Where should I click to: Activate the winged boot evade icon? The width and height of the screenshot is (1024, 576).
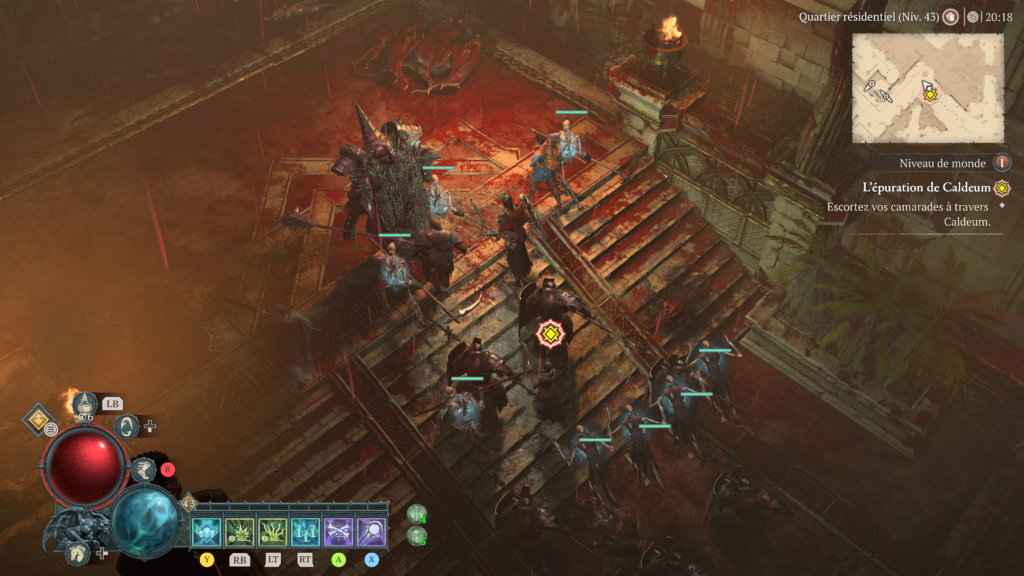[143, 469]
